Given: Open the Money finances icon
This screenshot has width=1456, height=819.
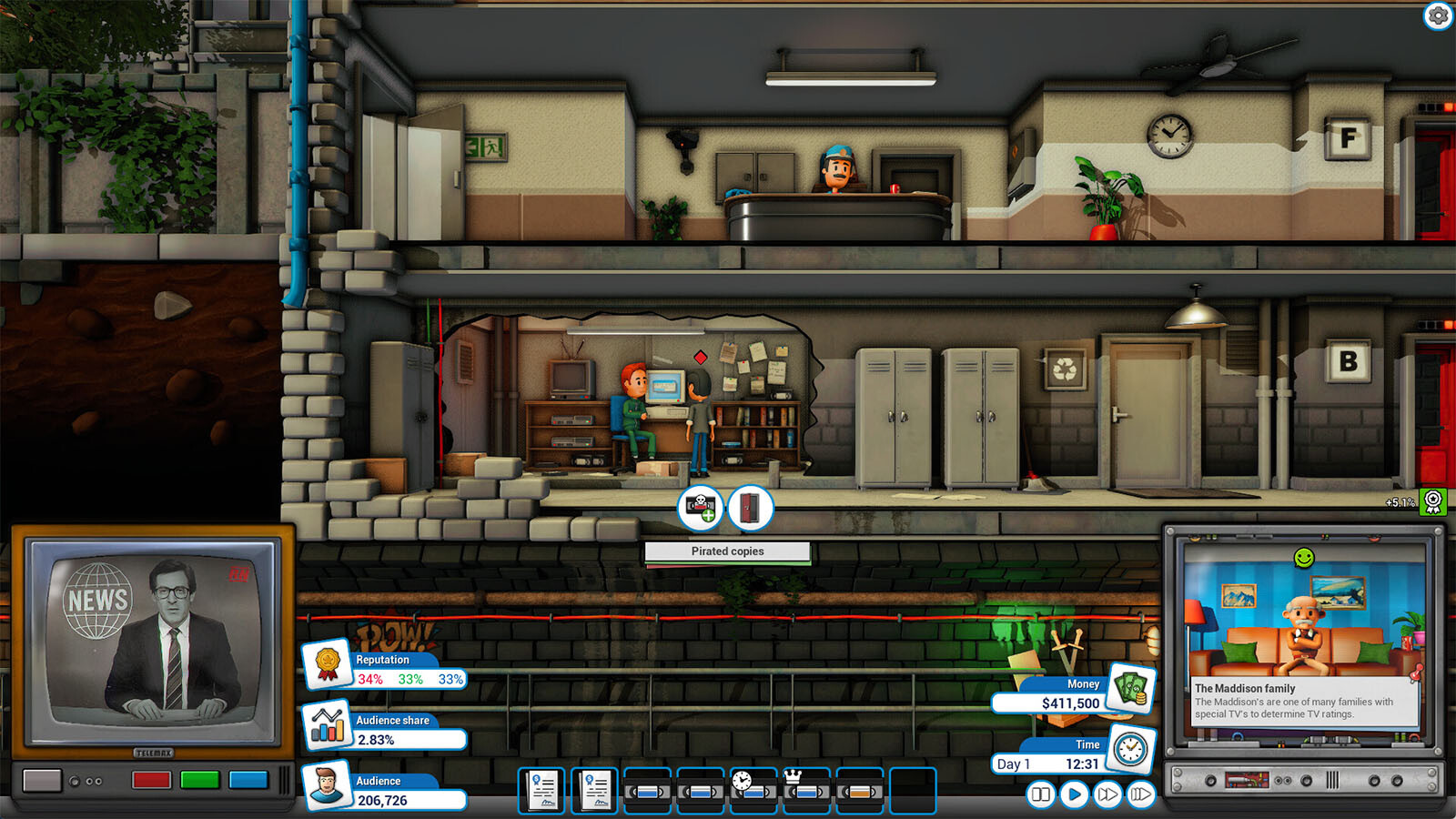Looking at the screenshot, I should [1131, 689].
